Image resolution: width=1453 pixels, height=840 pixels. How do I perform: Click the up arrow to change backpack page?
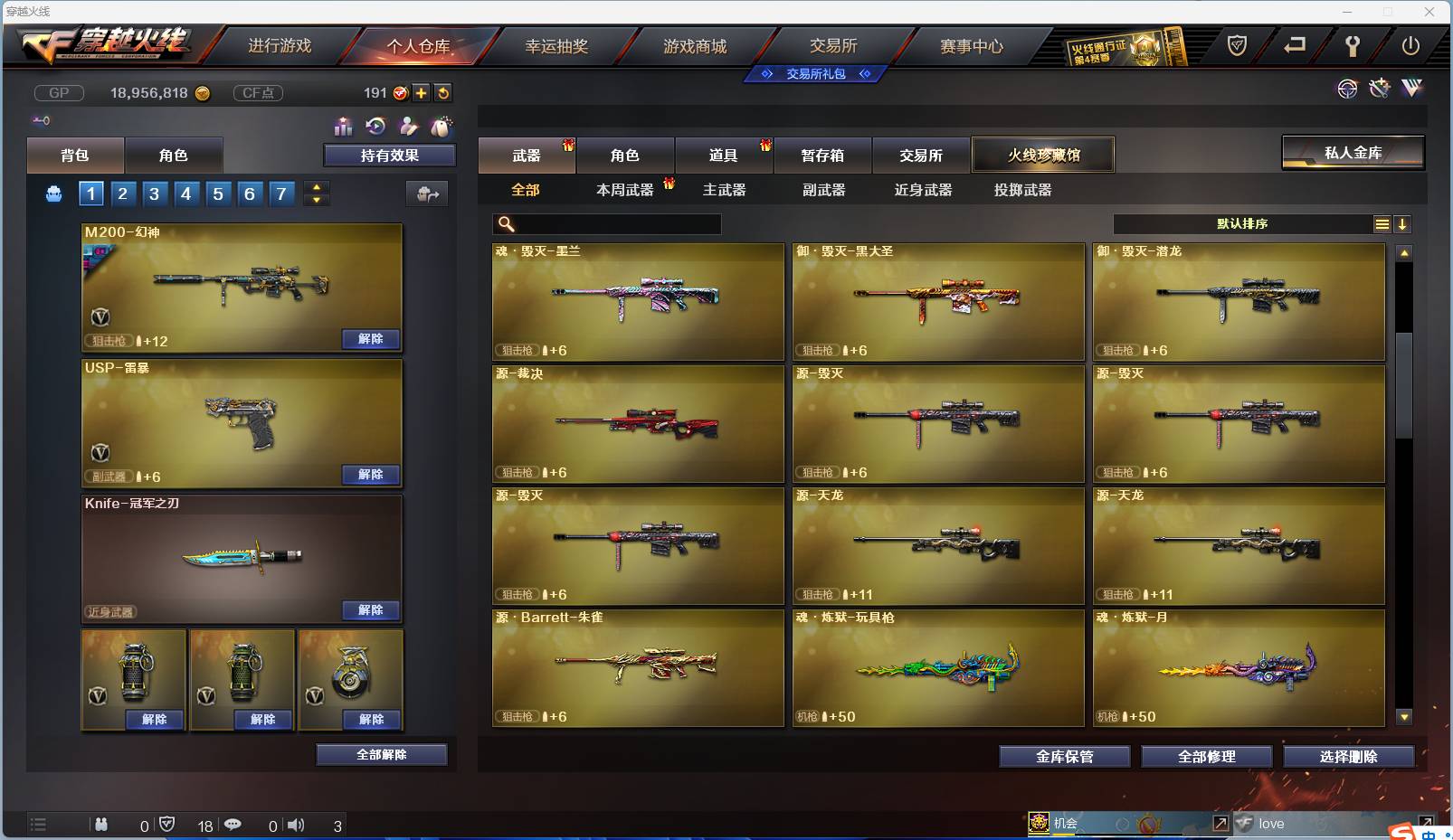pos(316,187)
